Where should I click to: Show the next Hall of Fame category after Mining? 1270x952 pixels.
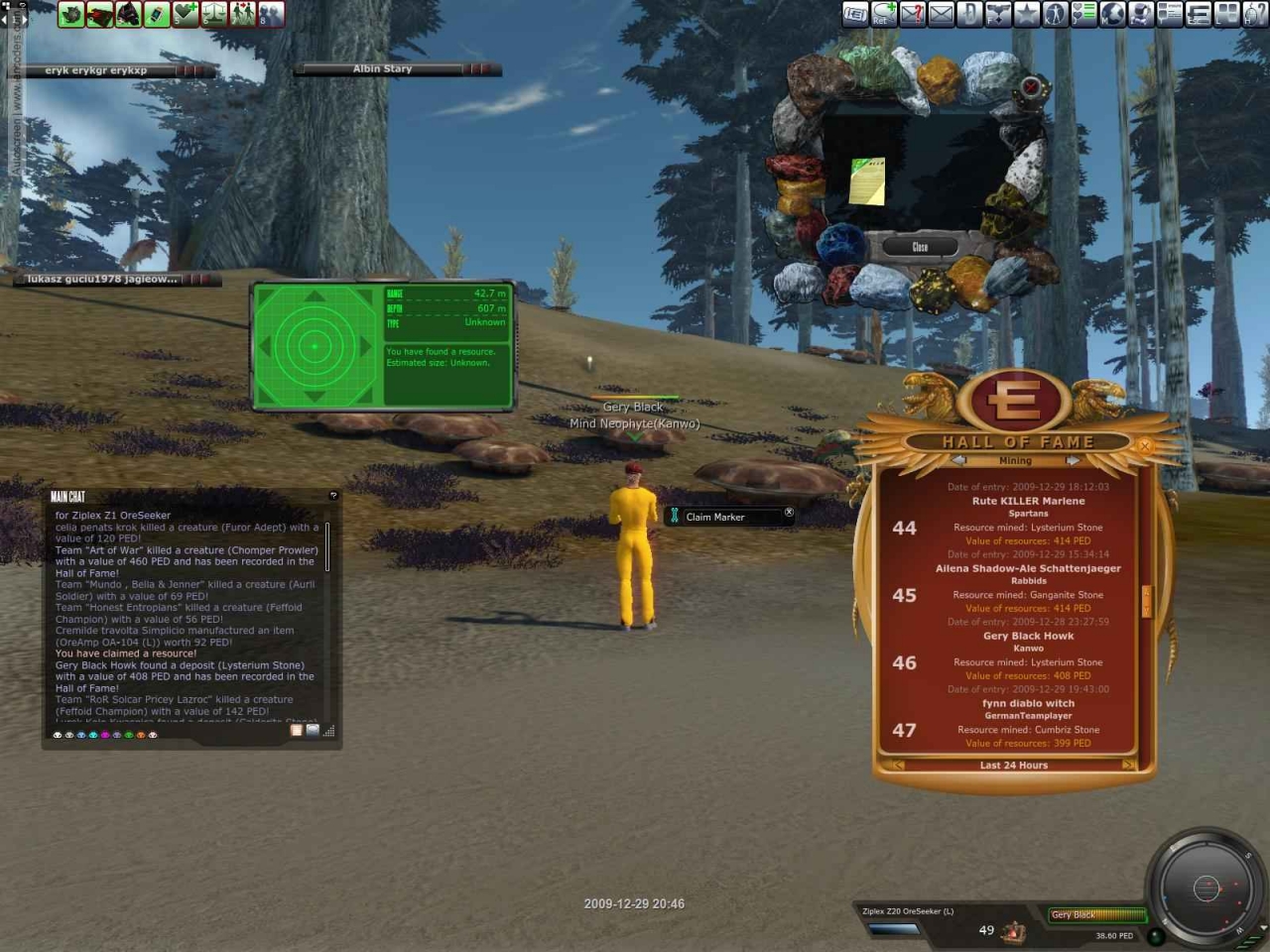coord(1073,461)
